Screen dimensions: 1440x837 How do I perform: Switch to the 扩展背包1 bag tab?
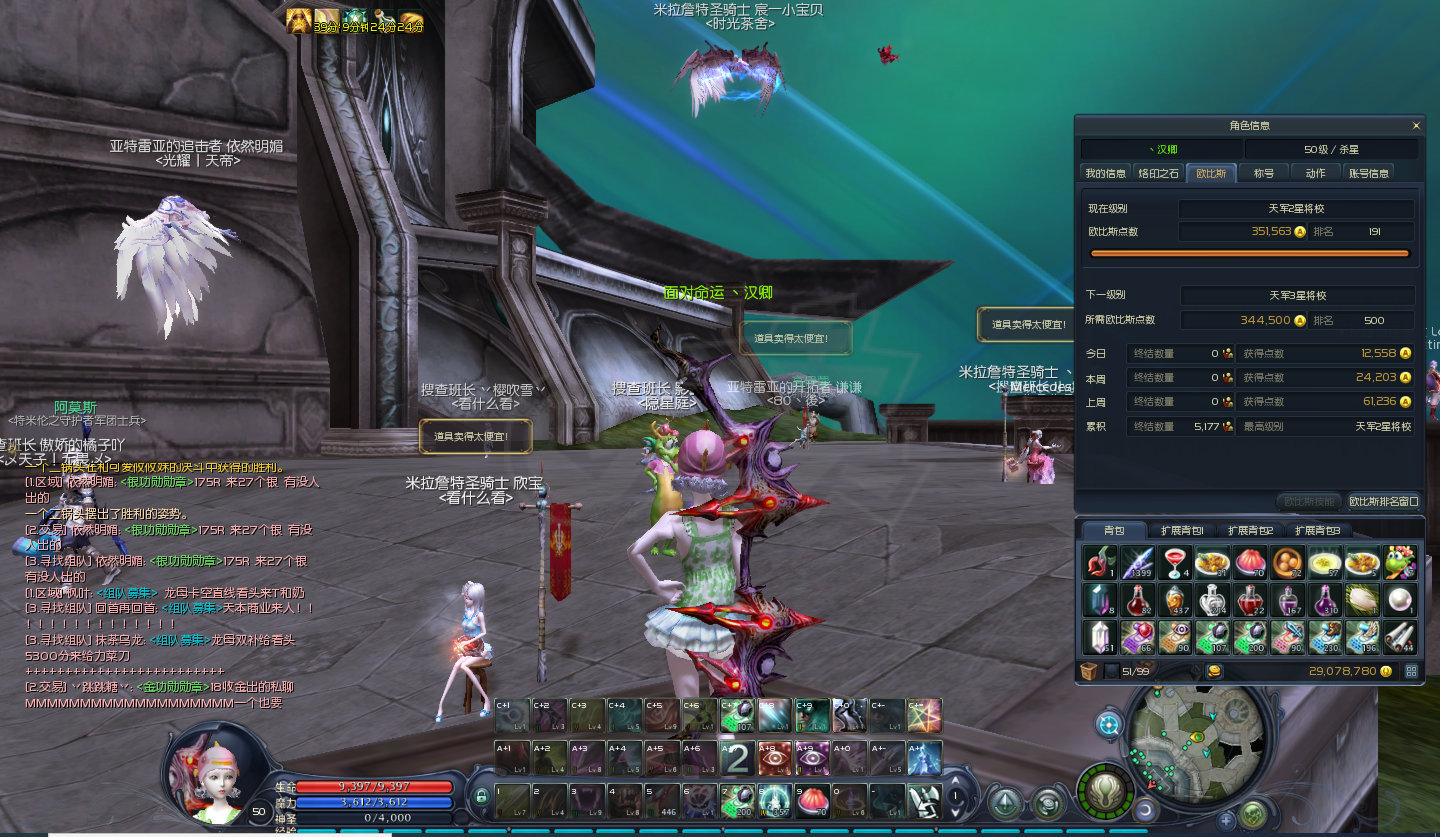click(1182, 530)
